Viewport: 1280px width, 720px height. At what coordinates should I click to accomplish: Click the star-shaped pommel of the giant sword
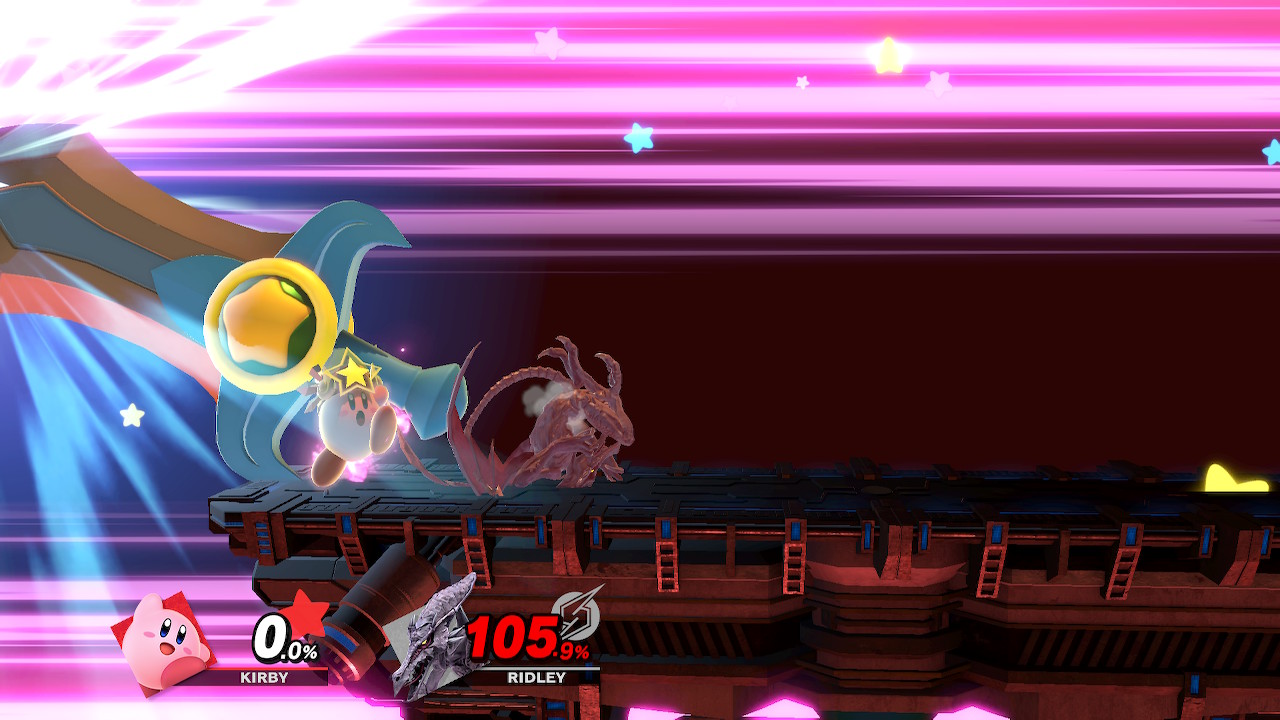(x=265, y=326)
